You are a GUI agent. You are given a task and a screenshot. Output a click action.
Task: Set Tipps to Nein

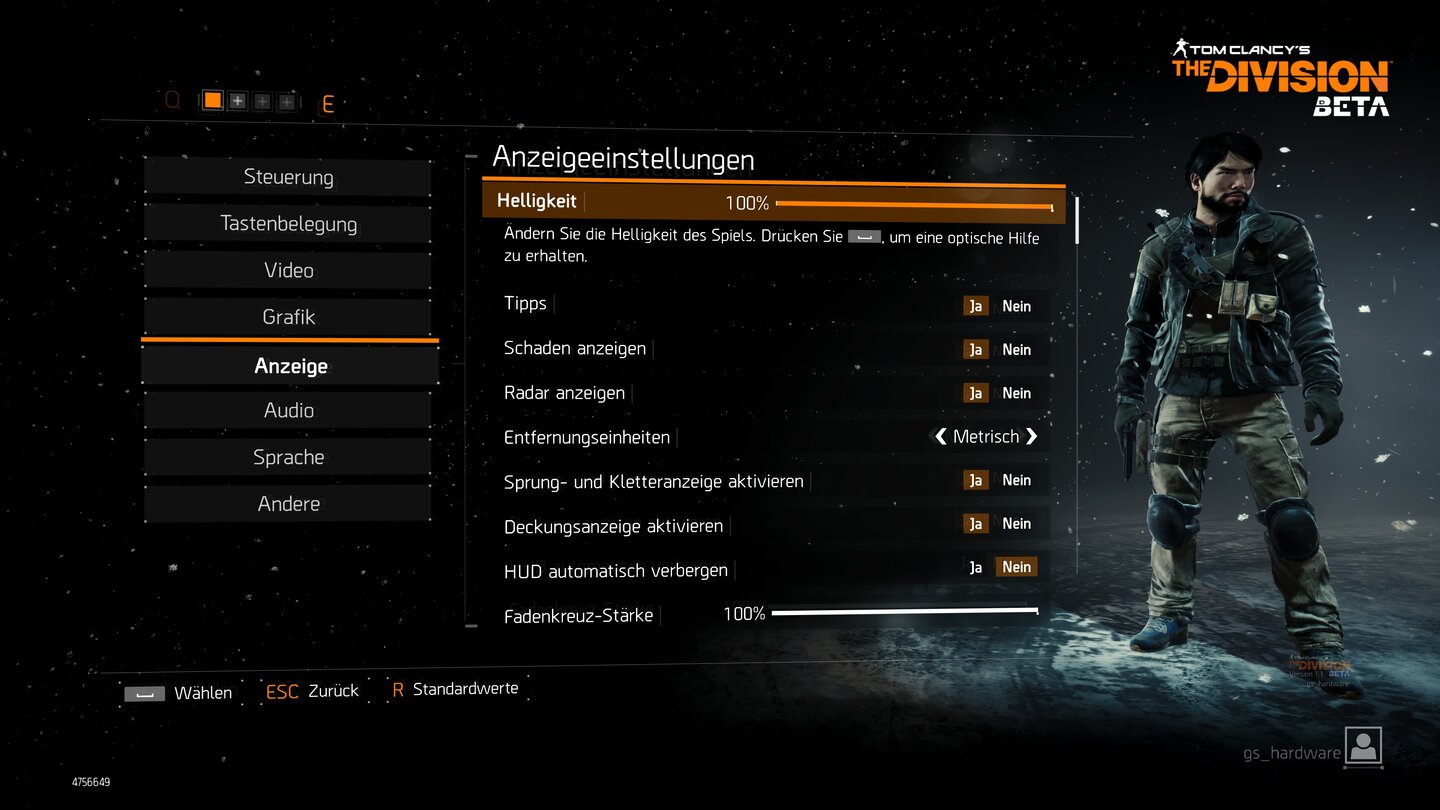(x=1017, y=305)
